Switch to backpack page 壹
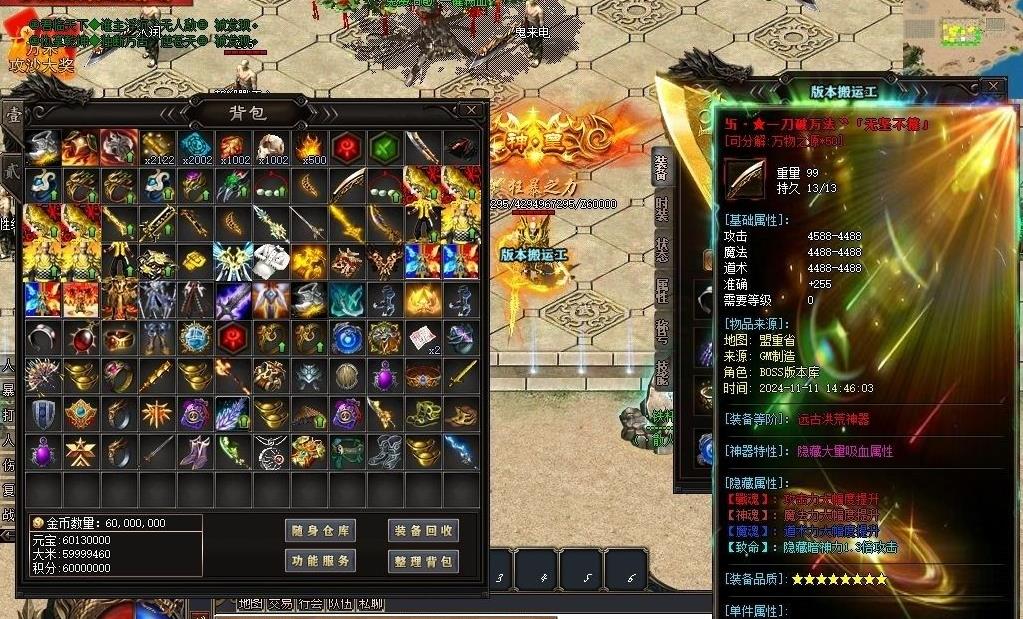 13,115
